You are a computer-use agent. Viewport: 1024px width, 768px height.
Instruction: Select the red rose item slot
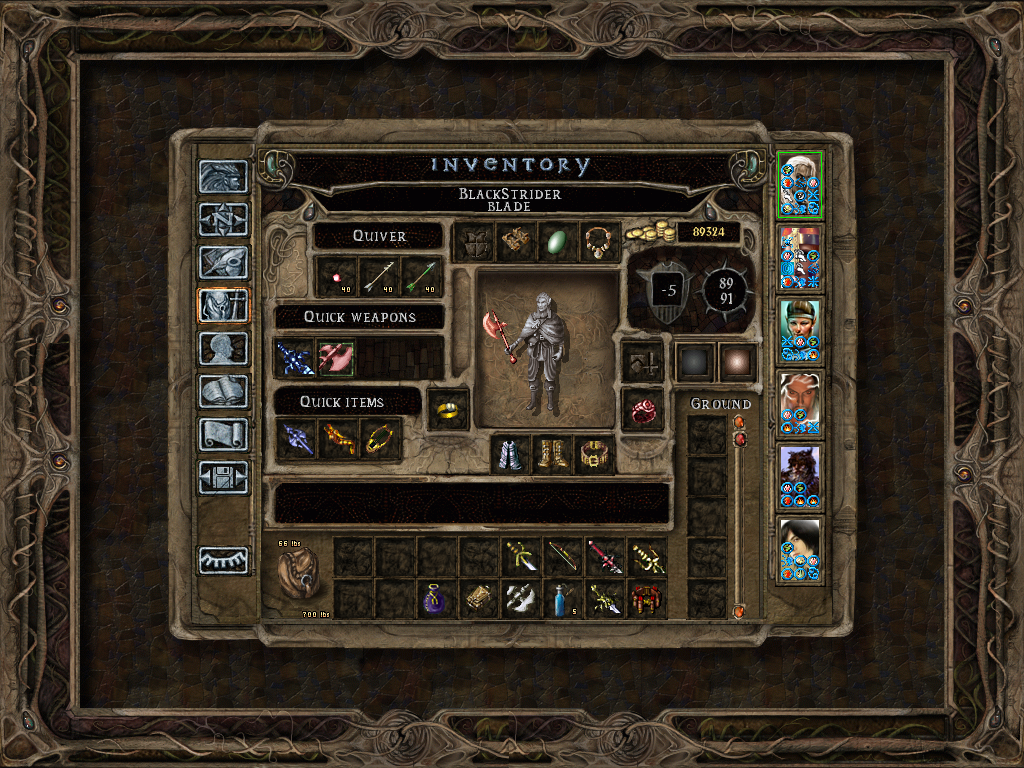pos(642,409)
